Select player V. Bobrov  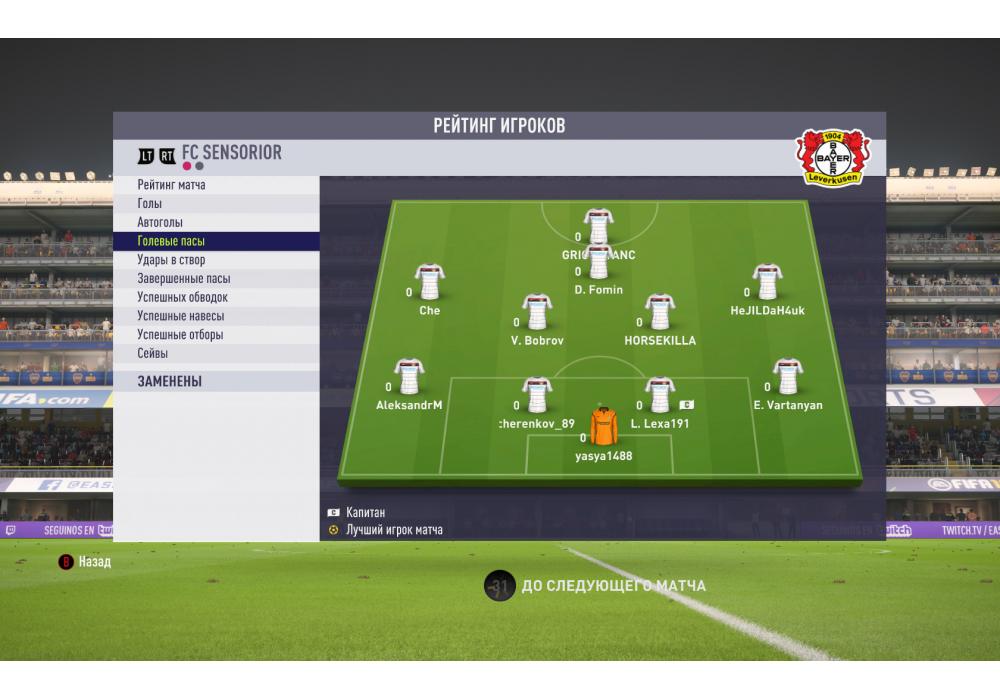click(537, 313)
